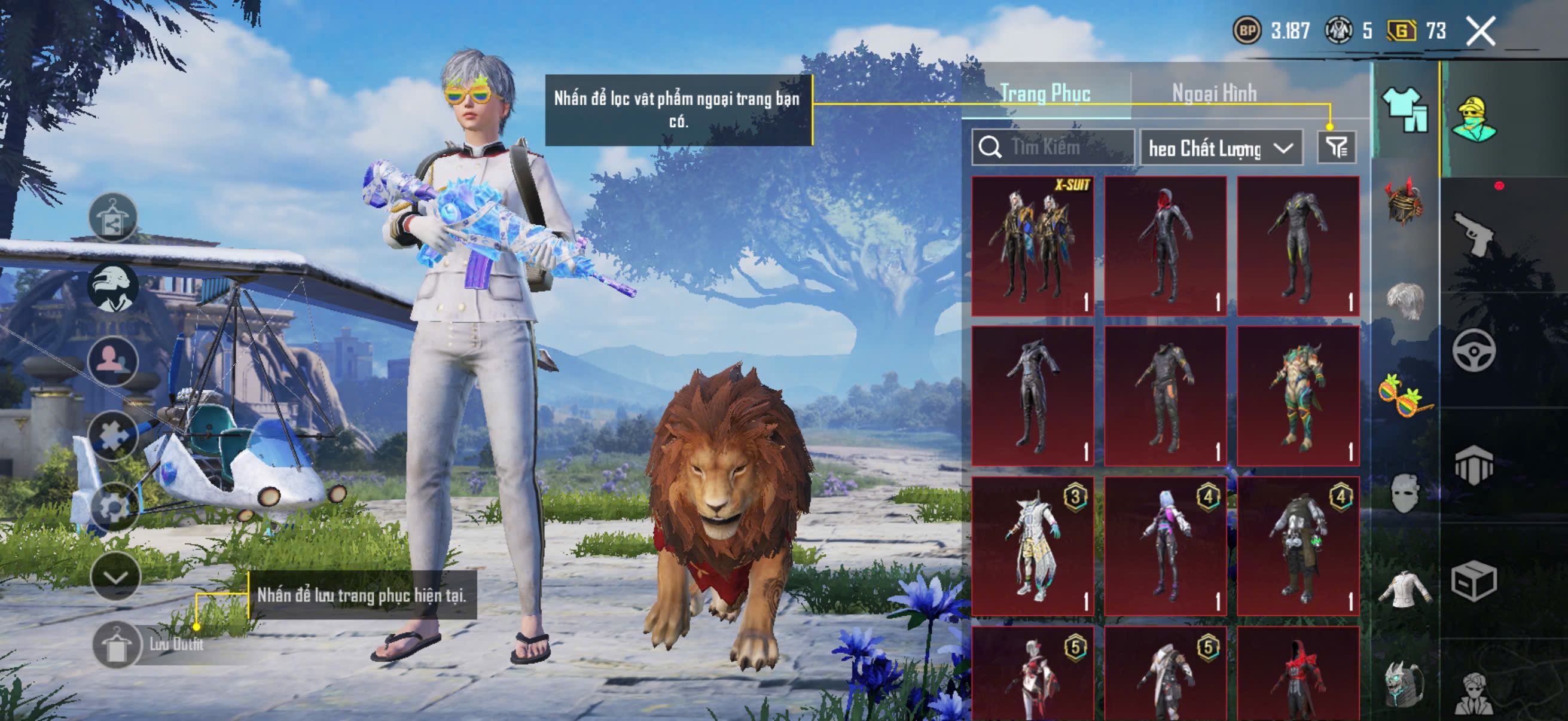
Task: Choose the red hooded black outfit
Action: tap(1165, 246)
